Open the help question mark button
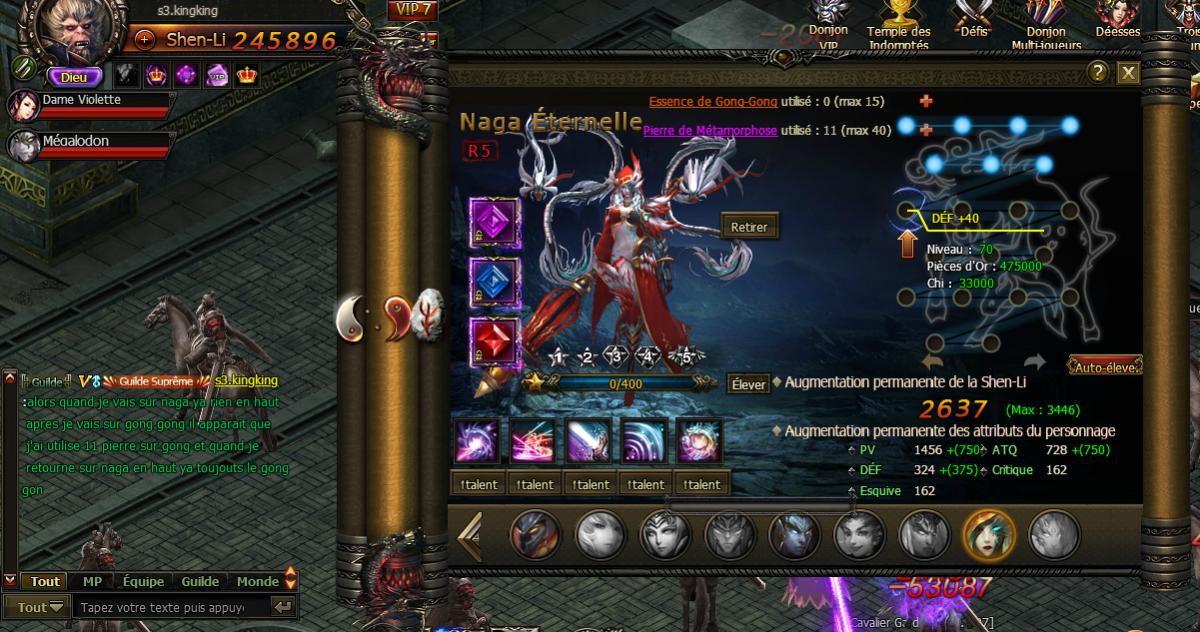 coord(1098,72)
